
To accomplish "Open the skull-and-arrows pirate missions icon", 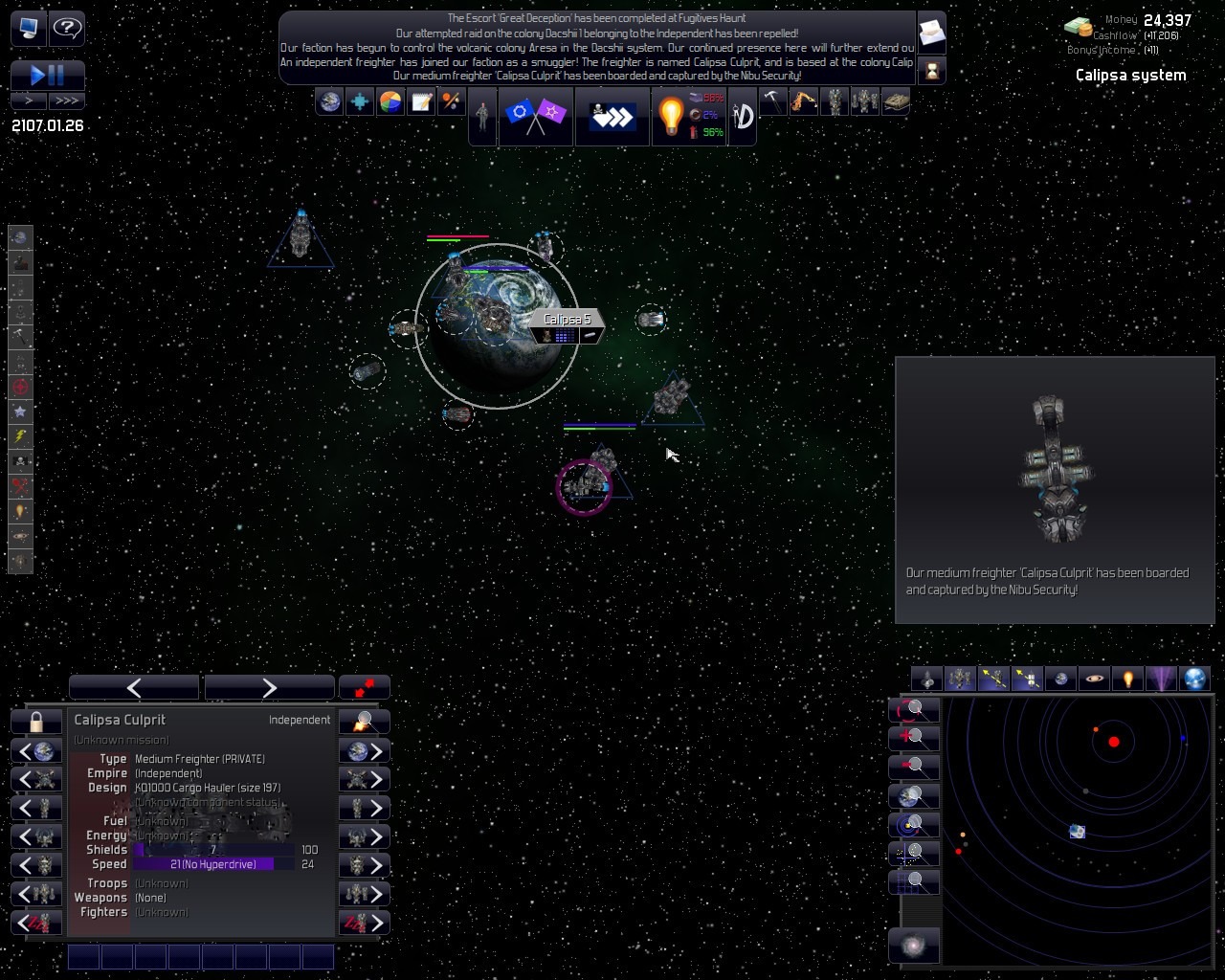I will (x=612, y=116).
